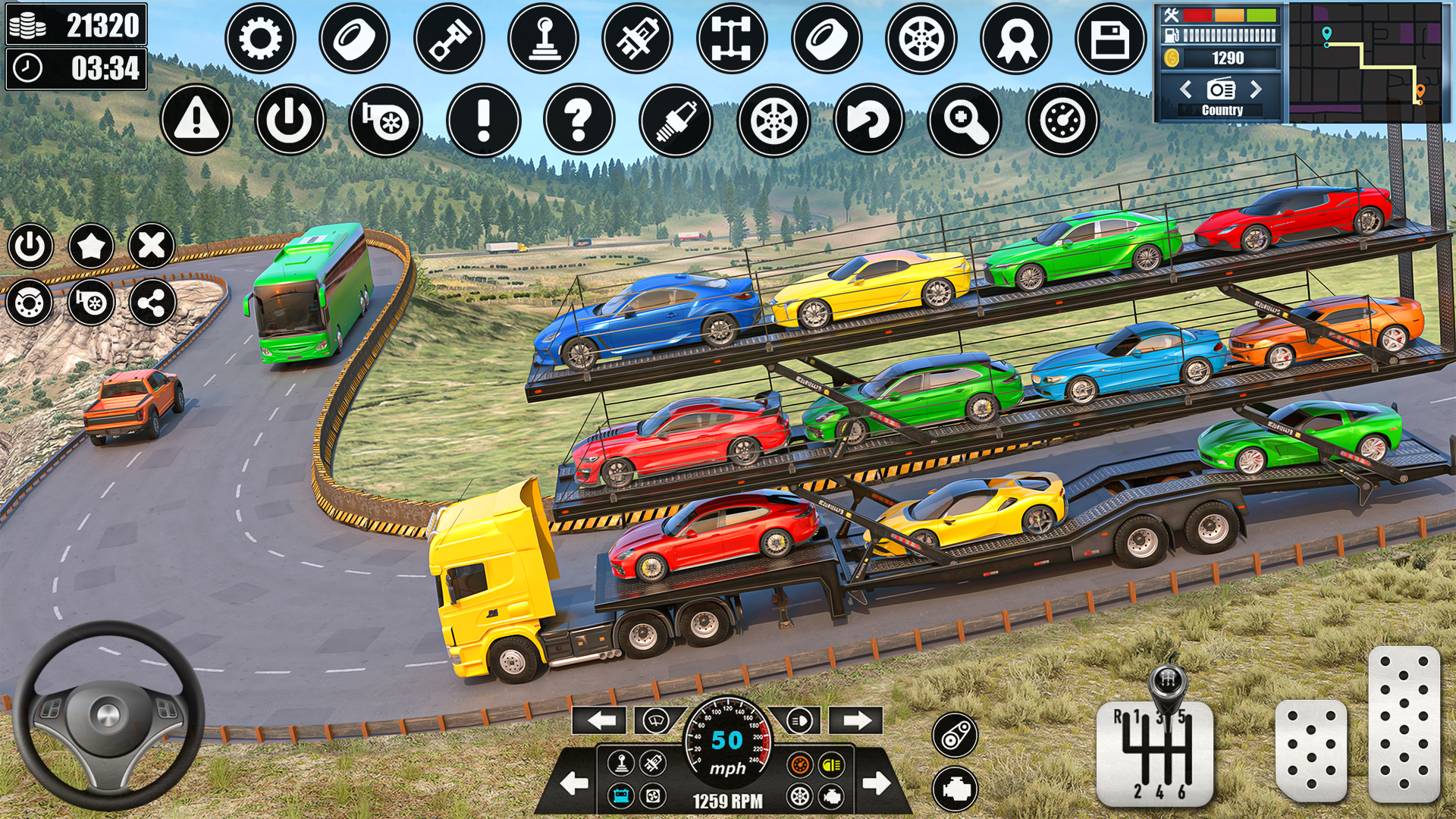Switch radio station with the right chevron
The height and width of the screenshot is (819, 1456).
coord(1257,89)
